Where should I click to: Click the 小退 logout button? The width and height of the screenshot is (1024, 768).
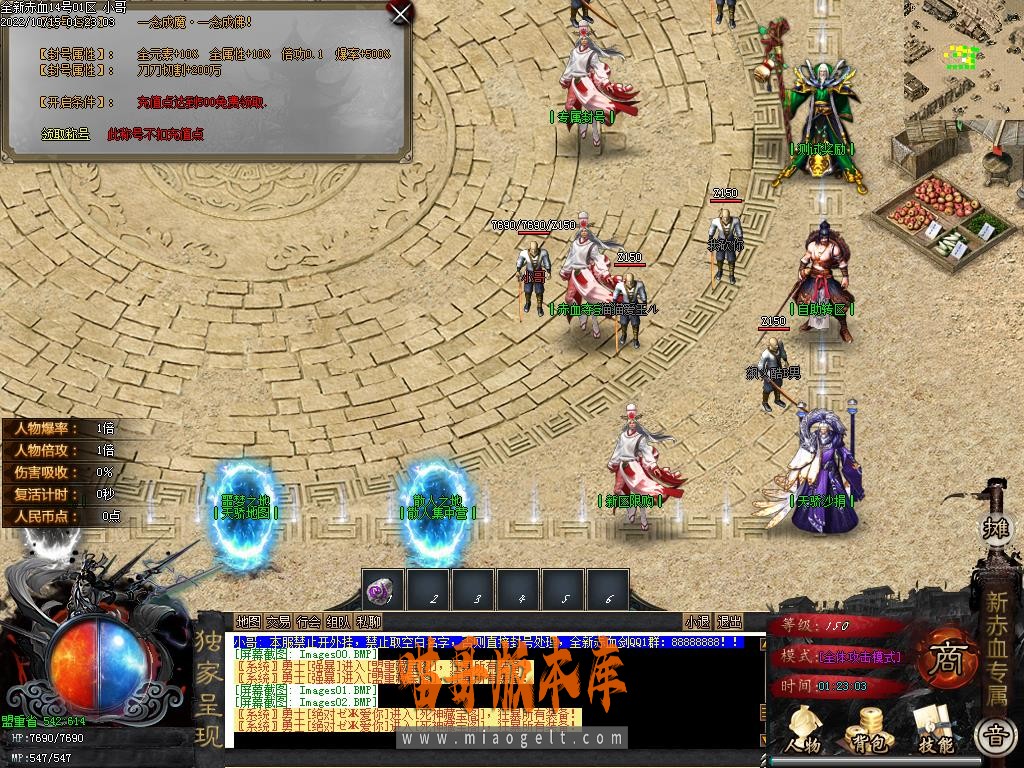pos(698,621)
